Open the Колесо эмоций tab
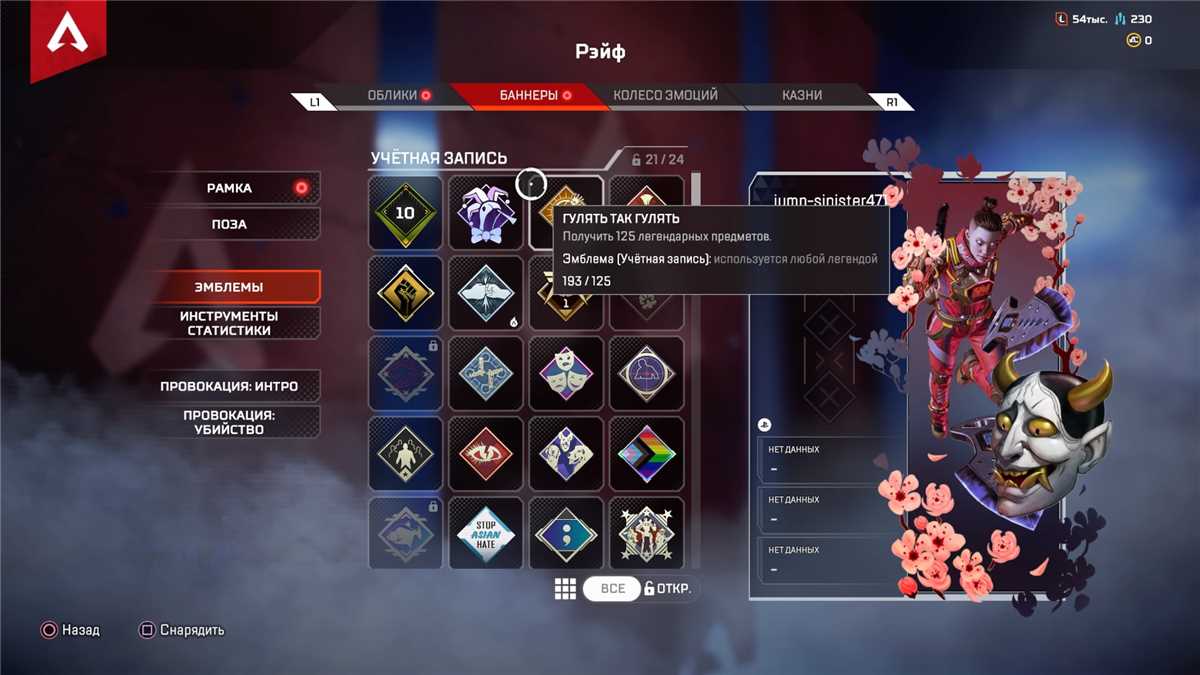Viewport: 1200px width, 675px height. pyautogui.click(x=665, y=96)
